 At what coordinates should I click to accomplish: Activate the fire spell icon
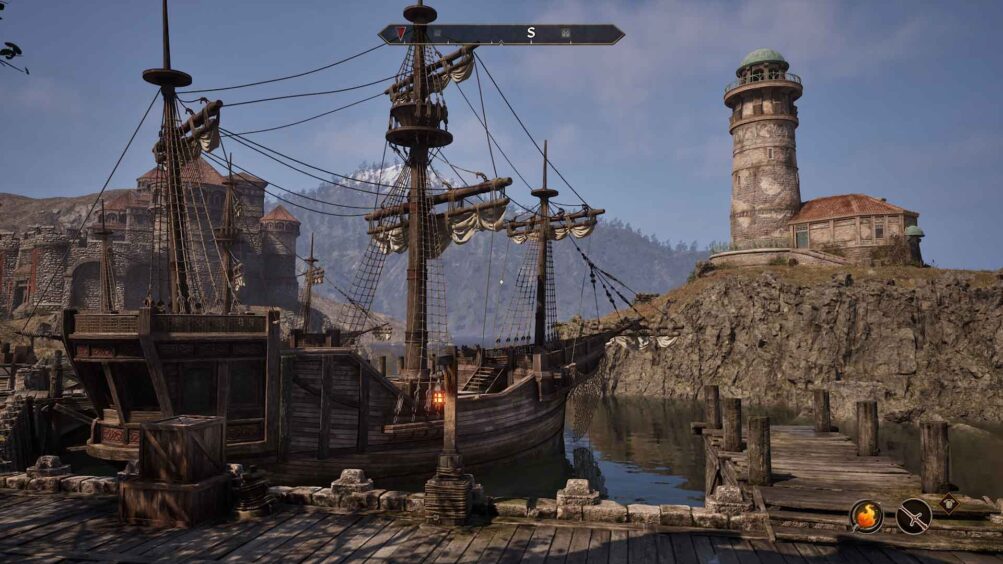[866, 516]
